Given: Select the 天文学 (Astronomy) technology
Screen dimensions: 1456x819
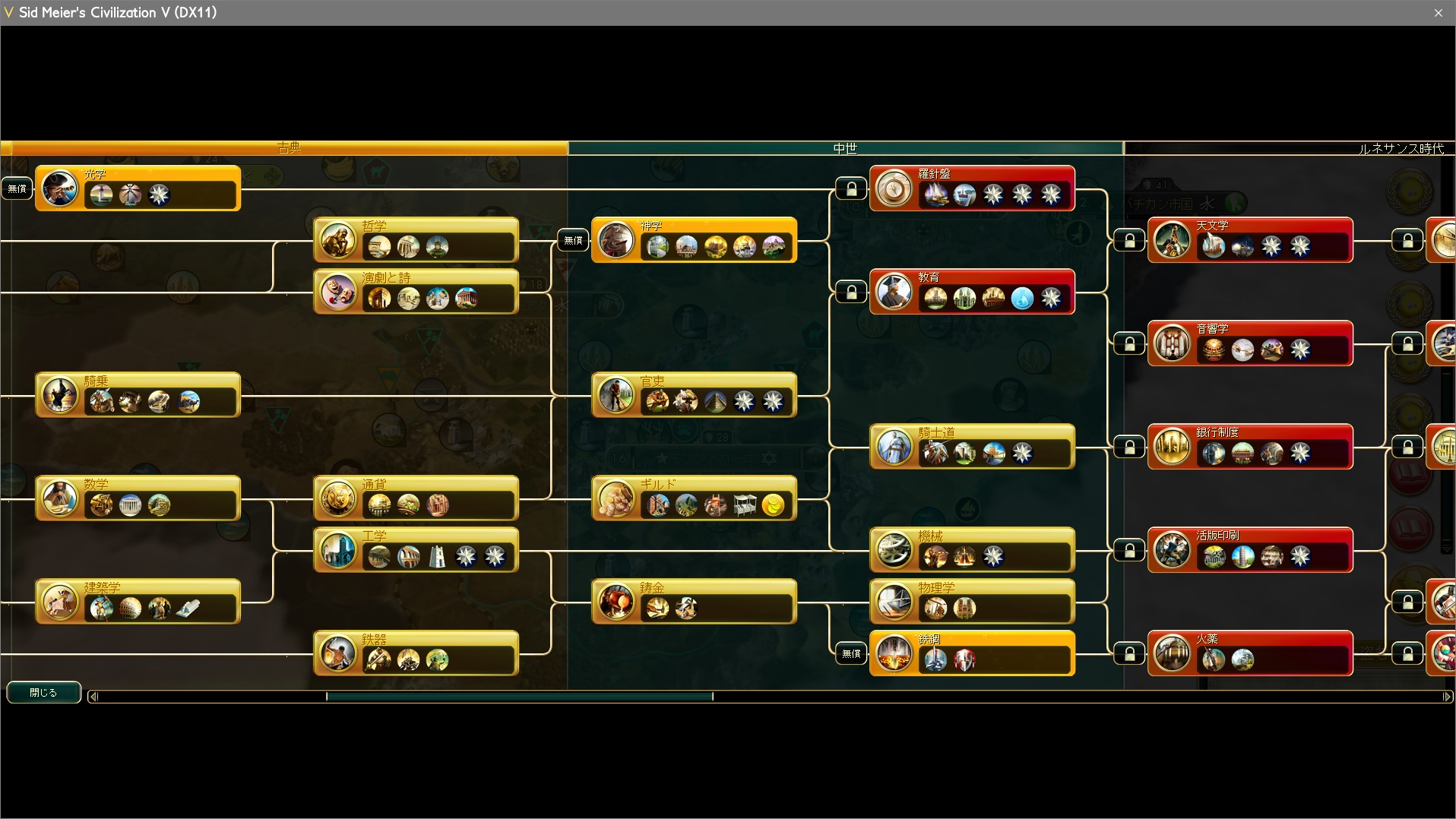Looking at the screenshot, I should click(x=1250, y=239).
